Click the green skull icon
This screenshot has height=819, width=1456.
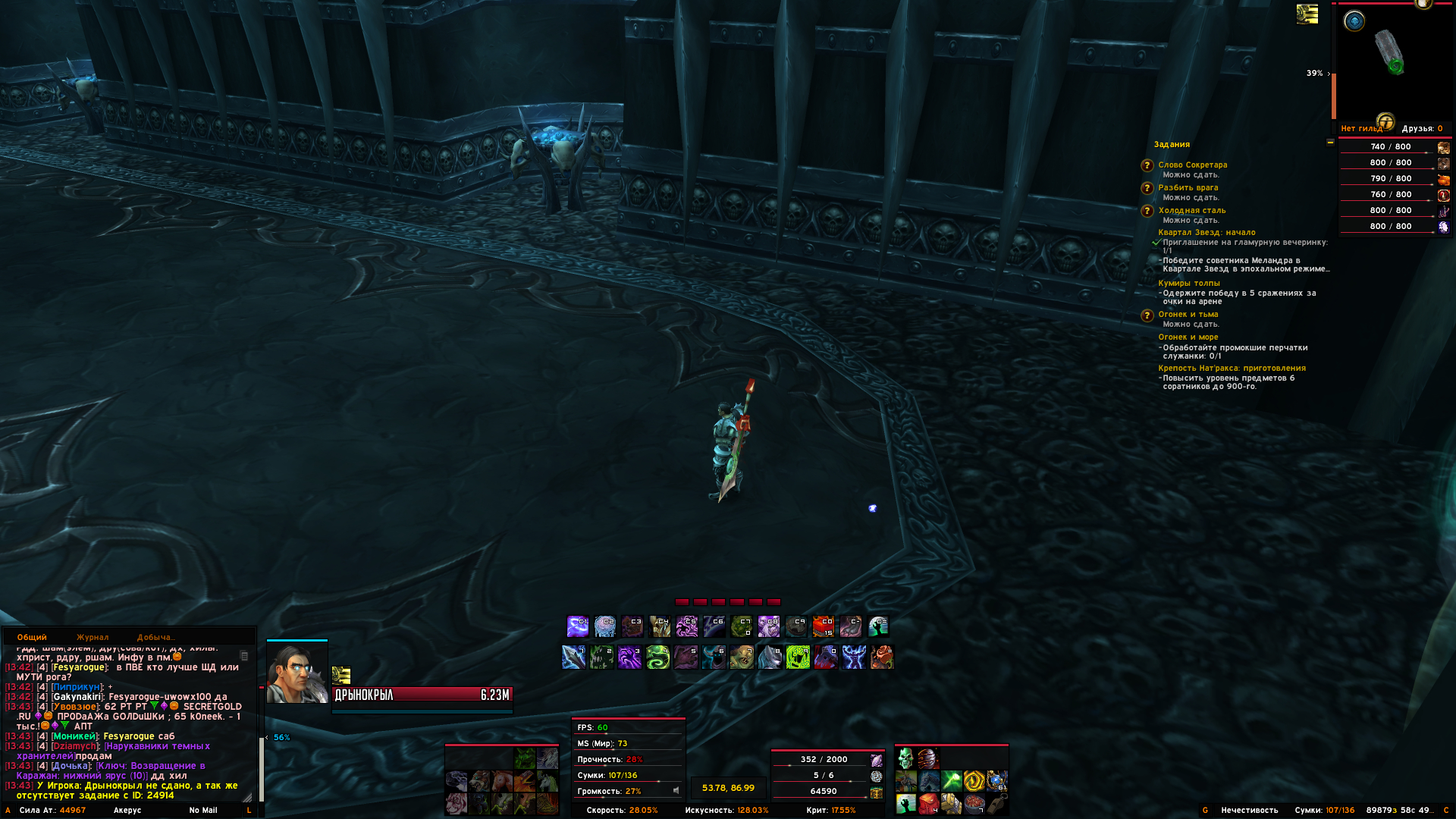905,758
